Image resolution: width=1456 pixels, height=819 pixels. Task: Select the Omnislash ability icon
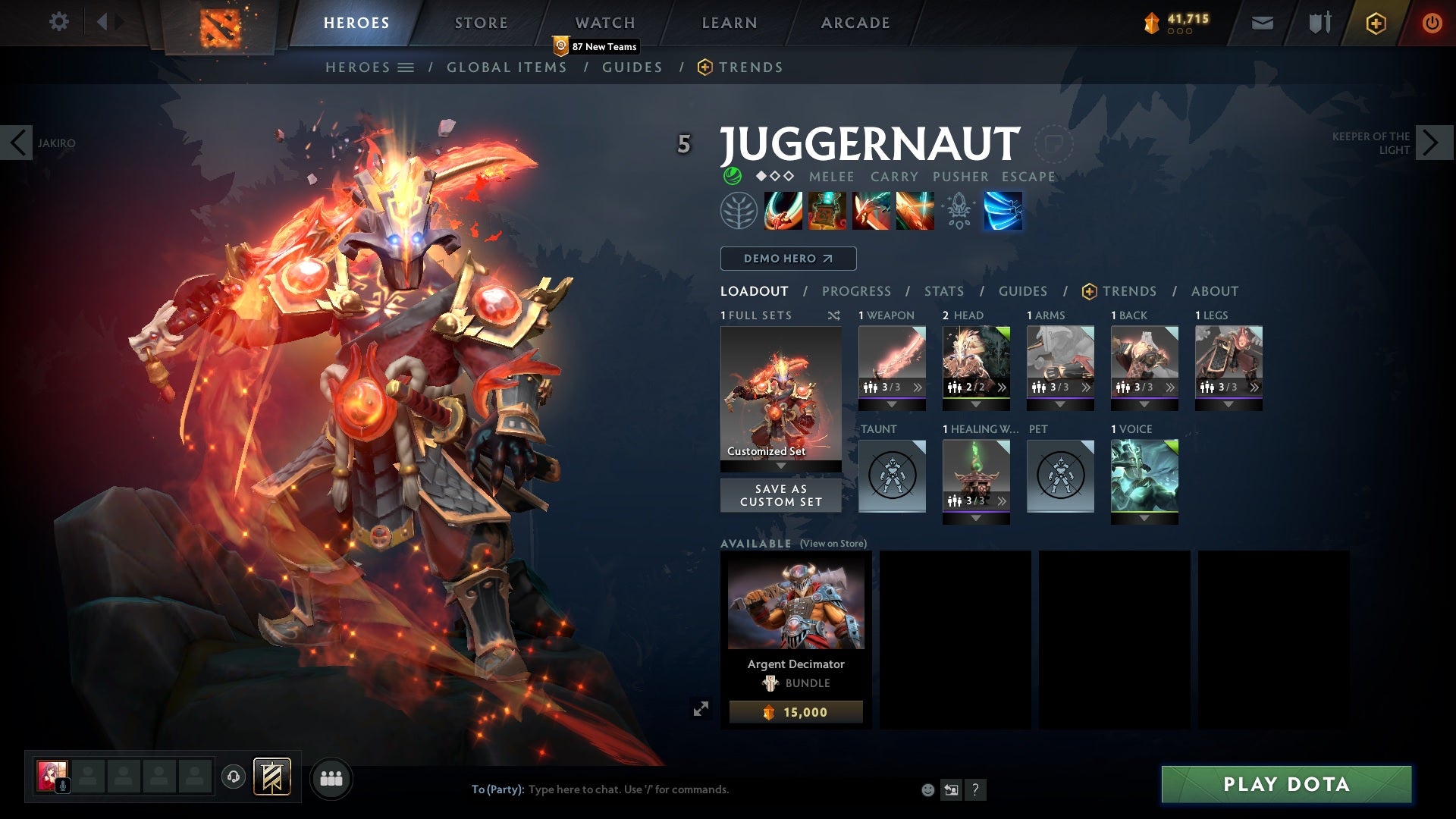tap(1003, 211)
